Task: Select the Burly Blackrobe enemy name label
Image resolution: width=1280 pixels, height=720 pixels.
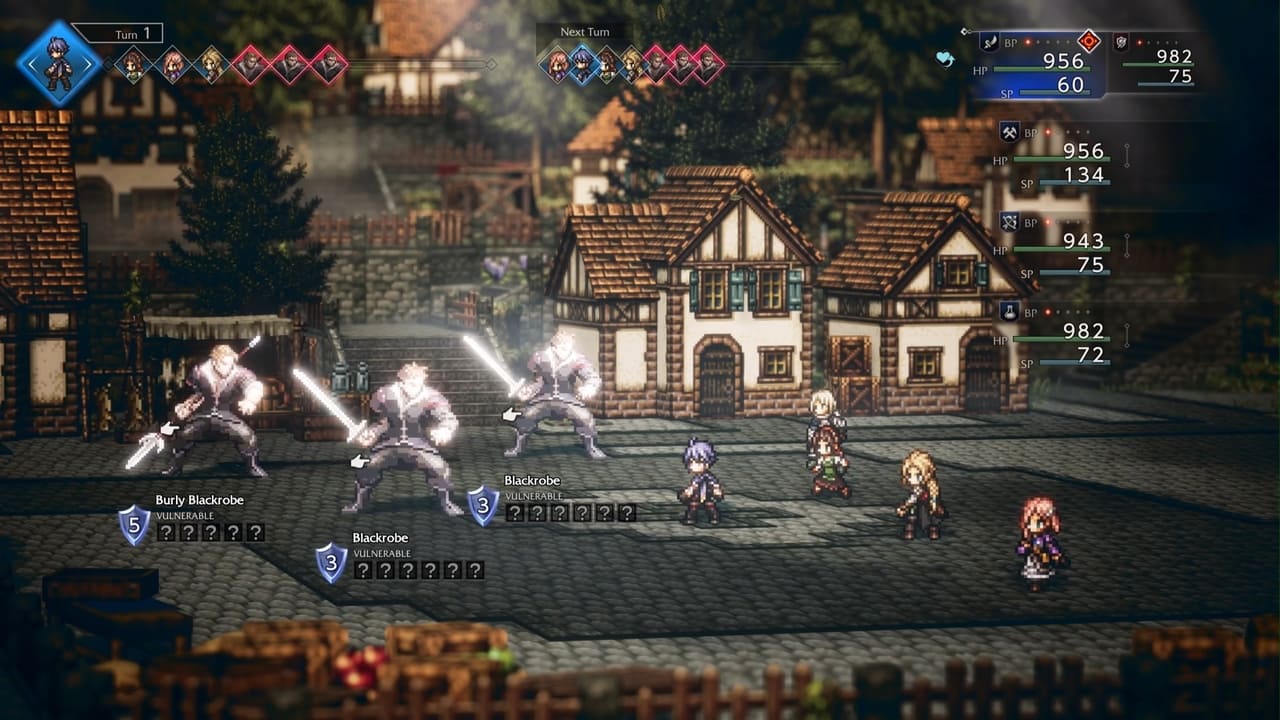Action: (x=199, y=500)
